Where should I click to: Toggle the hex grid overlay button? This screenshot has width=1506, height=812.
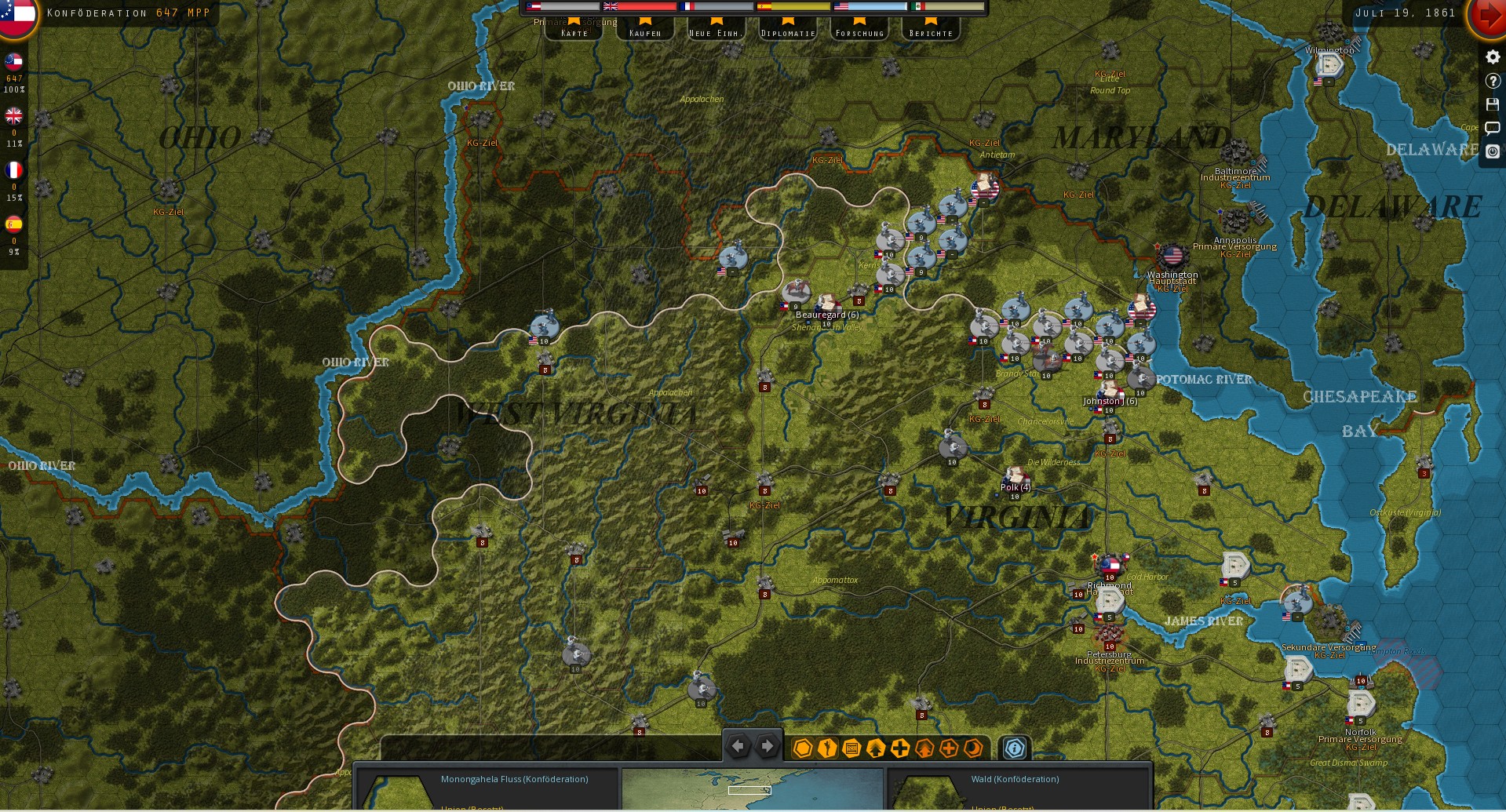802,748
